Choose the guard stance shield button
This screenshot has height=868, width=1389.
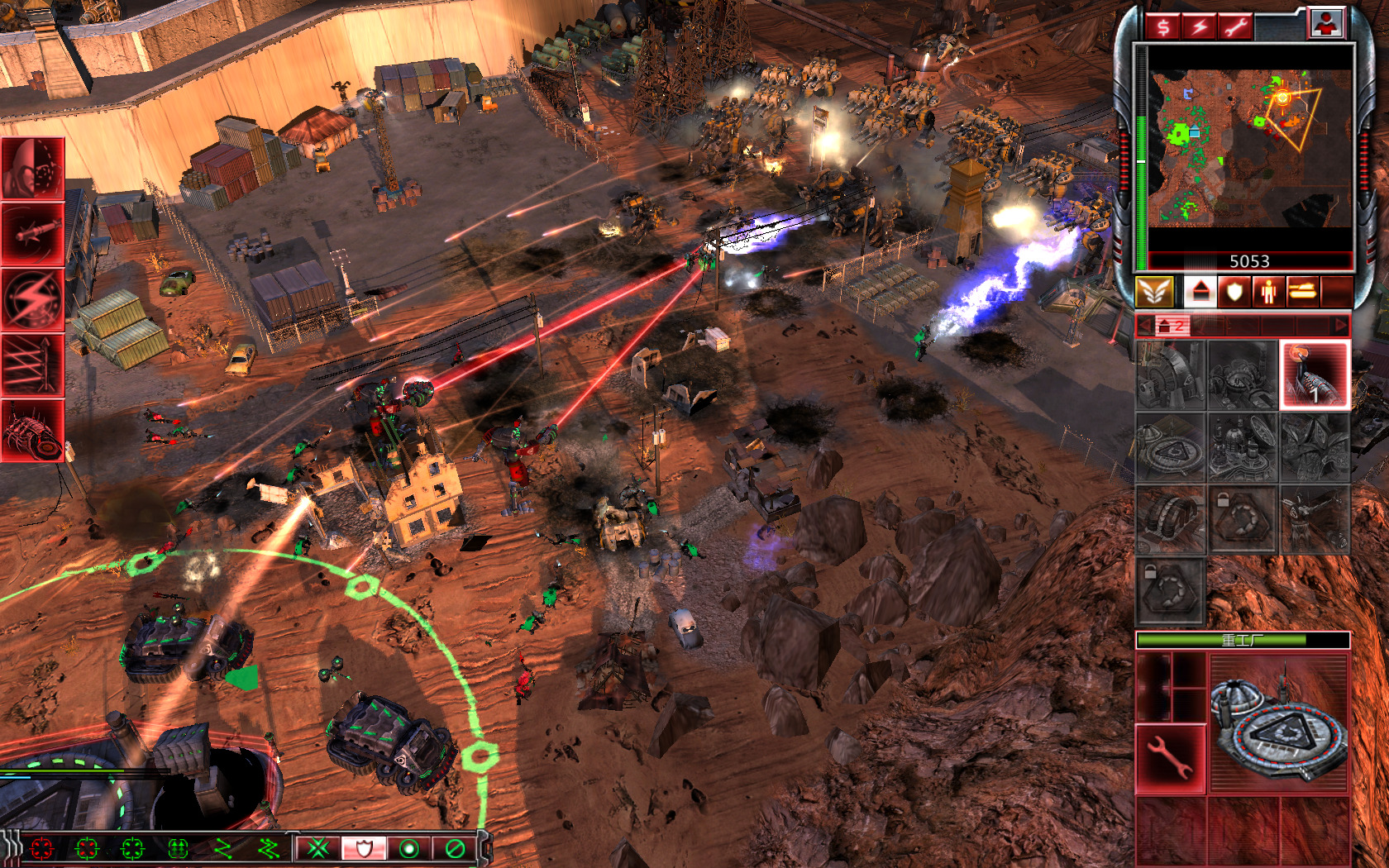point(364,848)
